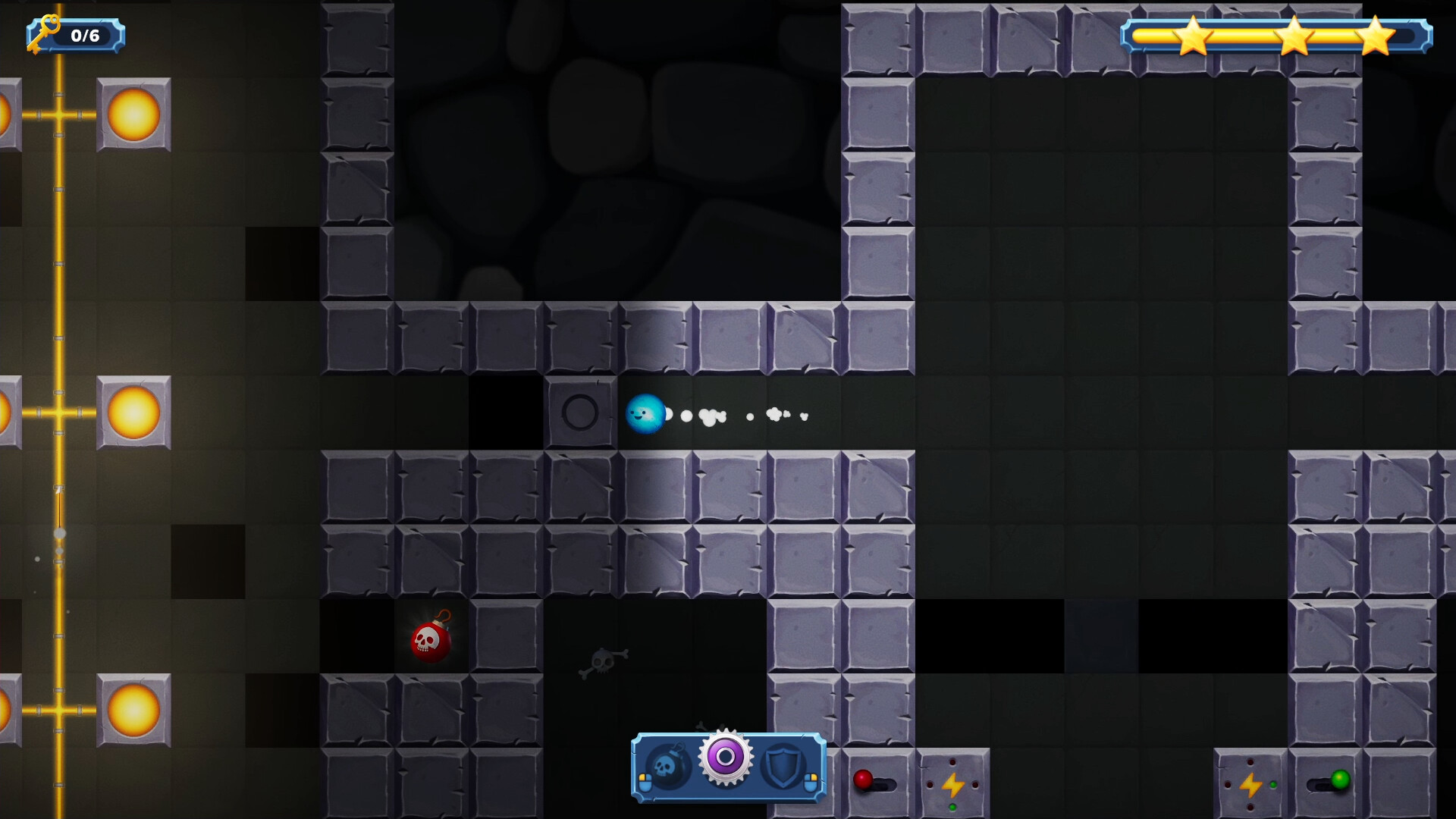
Task: Click the green indicator light on the lightning panel
Action: (1273, 785)
